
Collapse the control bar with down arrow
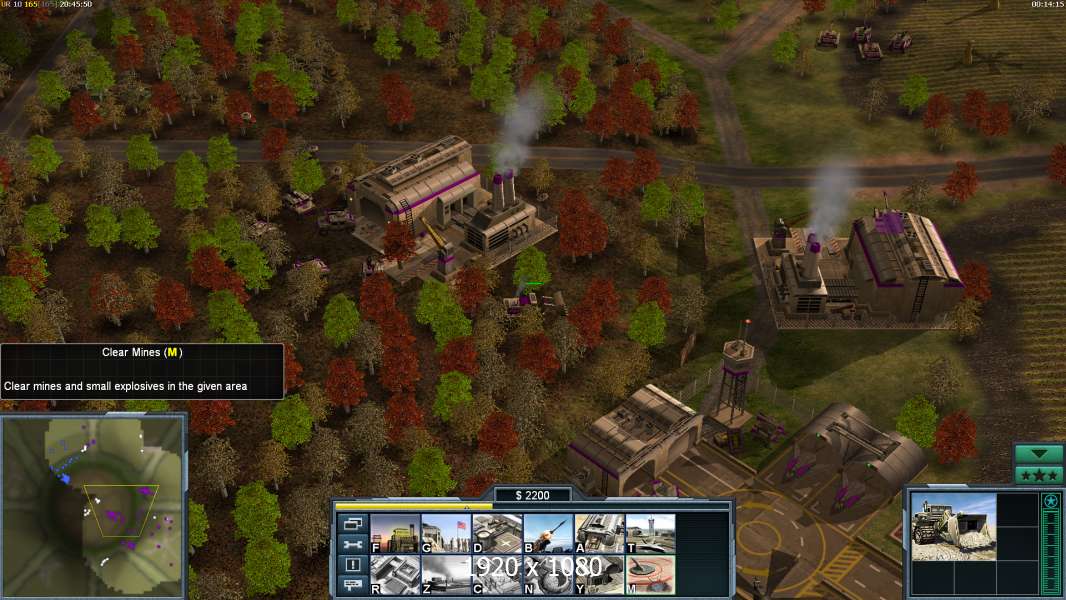[x=1038, y=454]
